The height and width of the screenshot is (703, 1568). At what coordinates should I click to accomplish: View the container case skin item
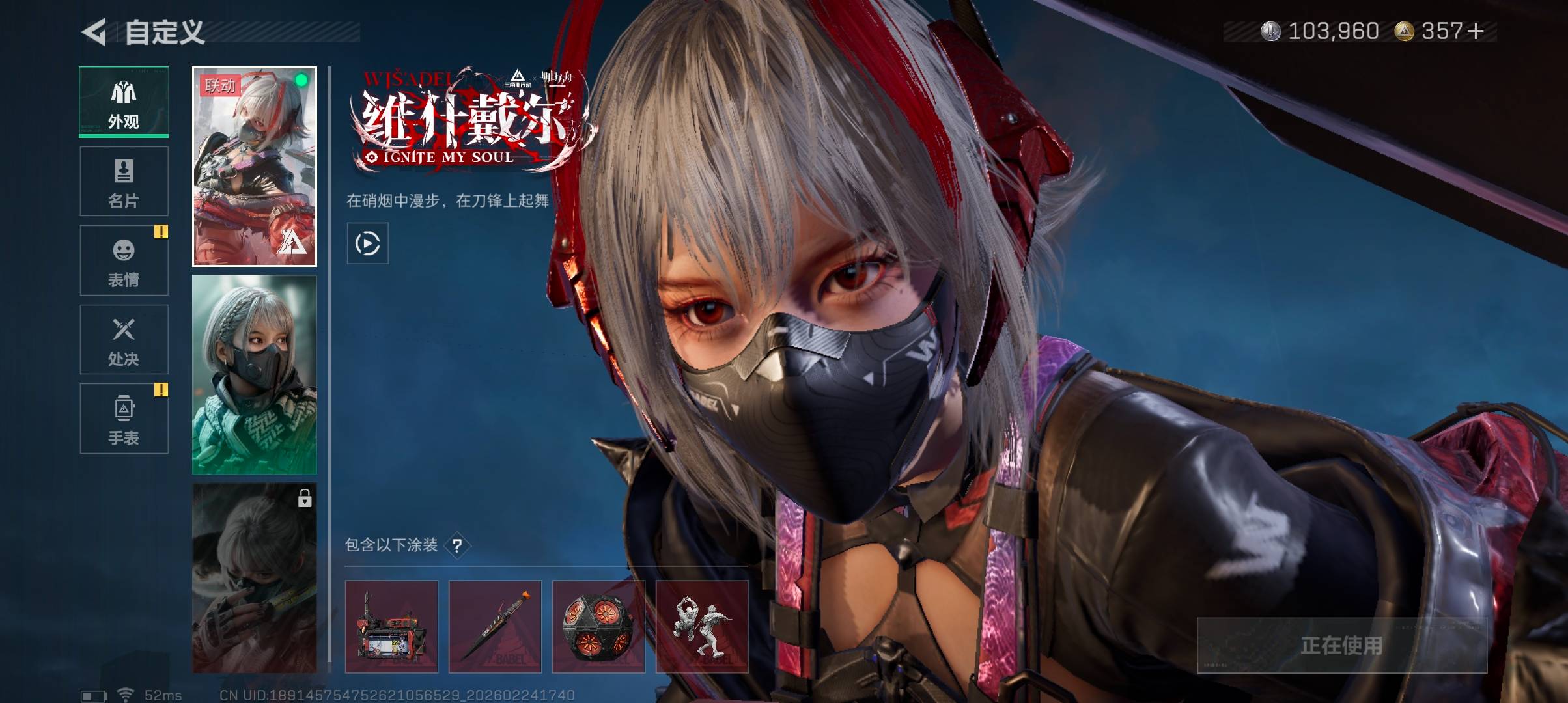pyautogui.click(x=391, y=627)
